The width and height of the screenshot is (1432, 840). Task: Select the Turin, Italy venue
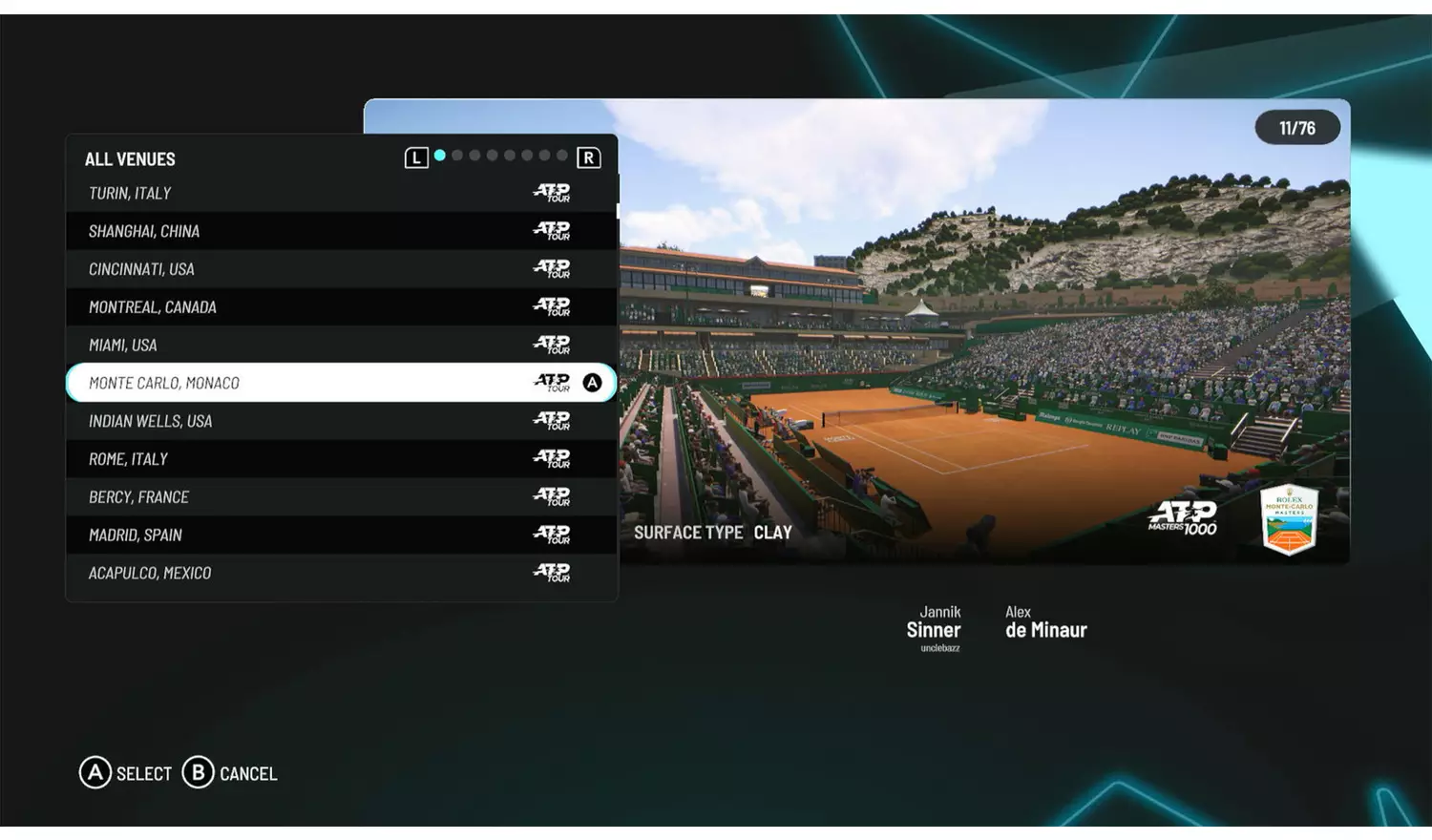pos(341,193)
